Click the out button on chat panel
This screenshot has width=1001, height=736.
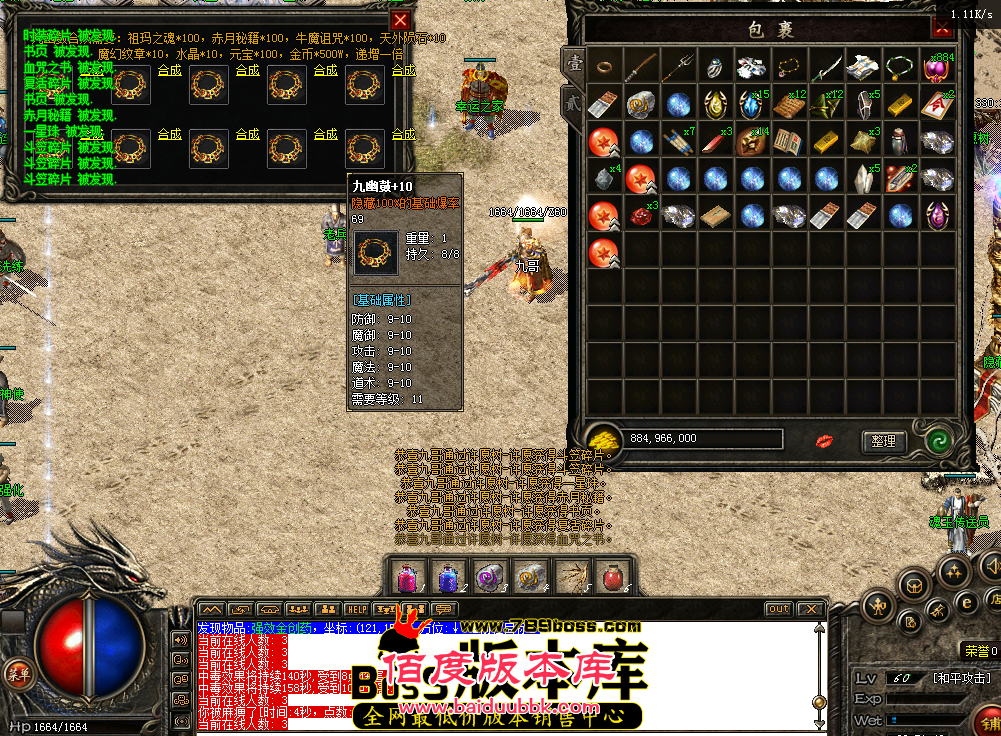point(778,609)
